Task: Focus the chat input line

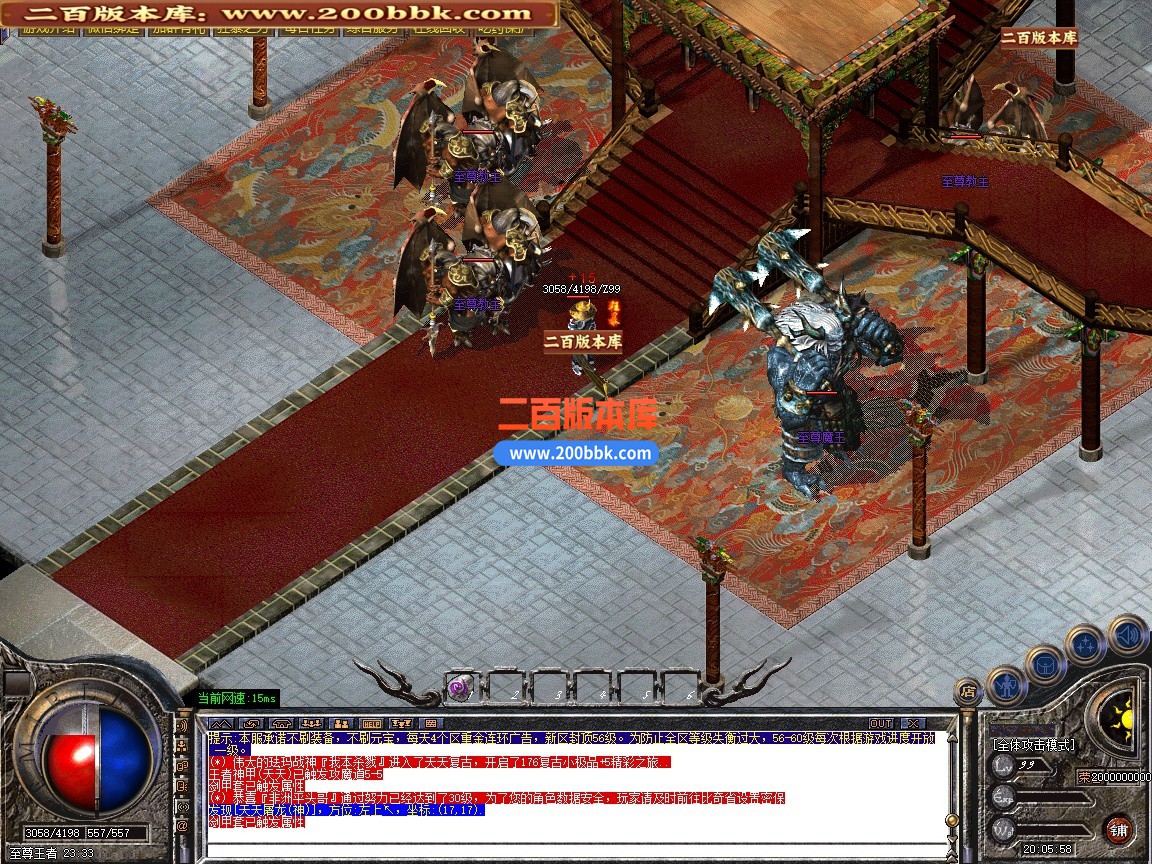Action: click(570, 850)
